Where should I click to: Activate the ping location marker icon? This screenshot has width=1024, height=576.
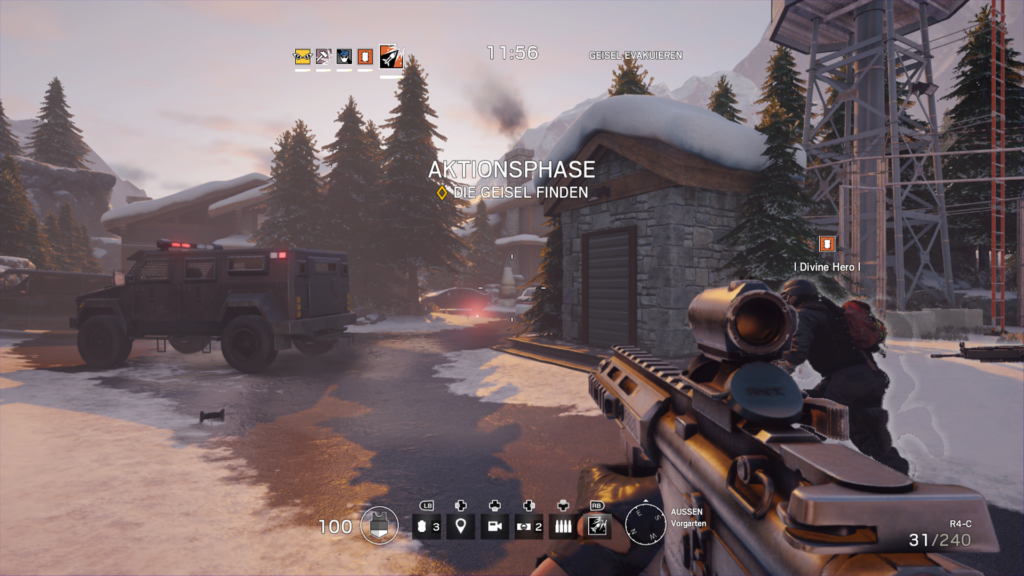[460, 526]
